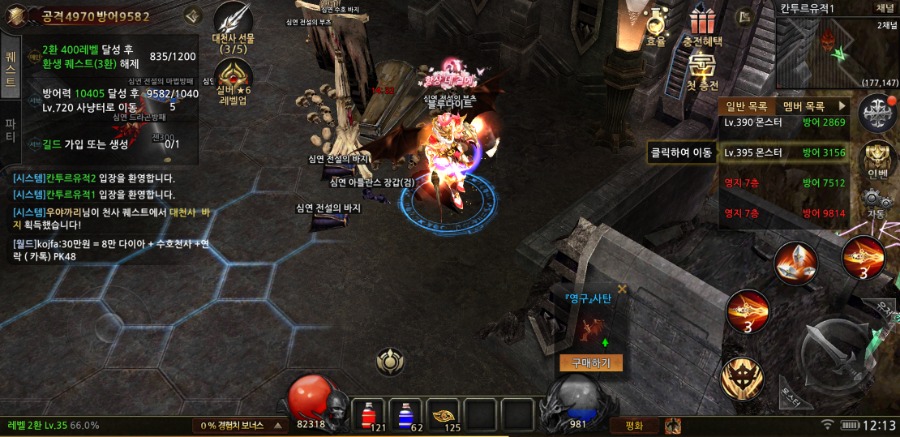Switch to the 멤버 목록 tab
The image size is (900, 437).
(804, 105)
